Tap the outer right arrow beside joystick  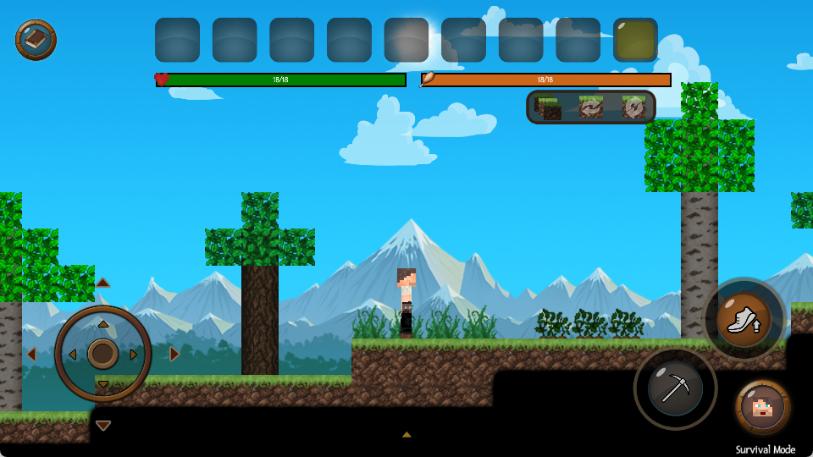click(x=175, y=353)
